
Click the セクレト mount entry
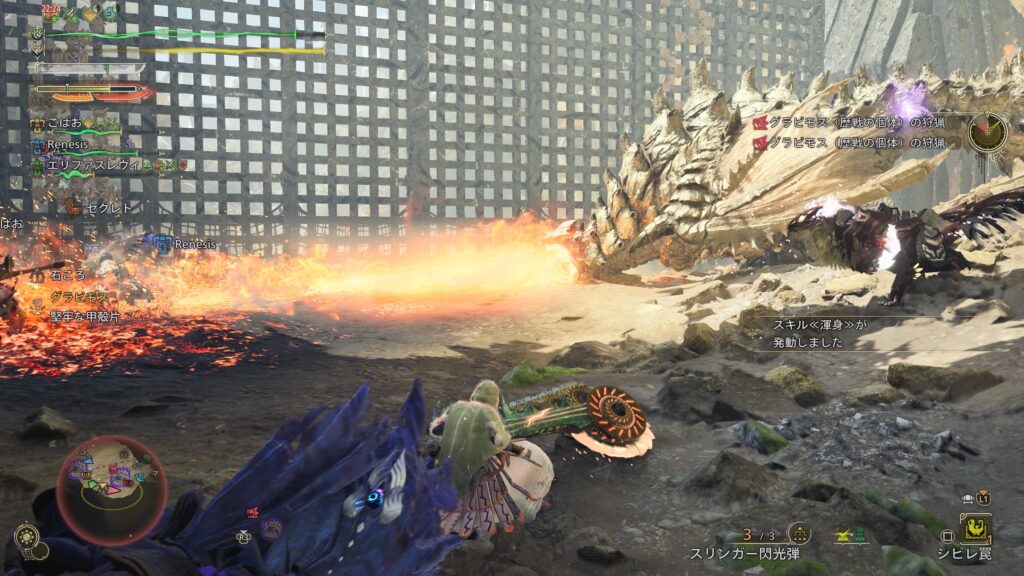[x=107, y=207]
